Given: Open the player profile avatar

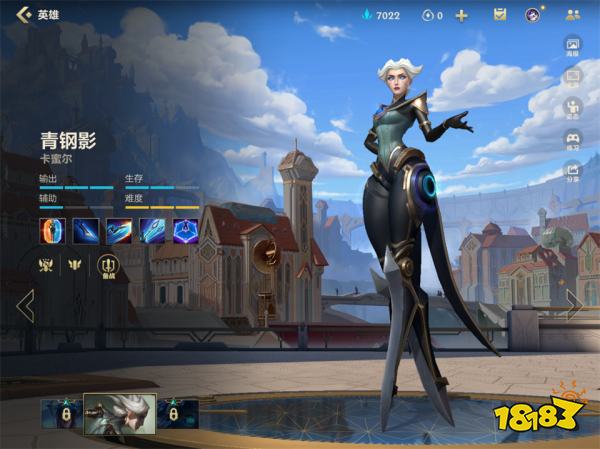Looking at the screenshot, I should tap(534, 15).
